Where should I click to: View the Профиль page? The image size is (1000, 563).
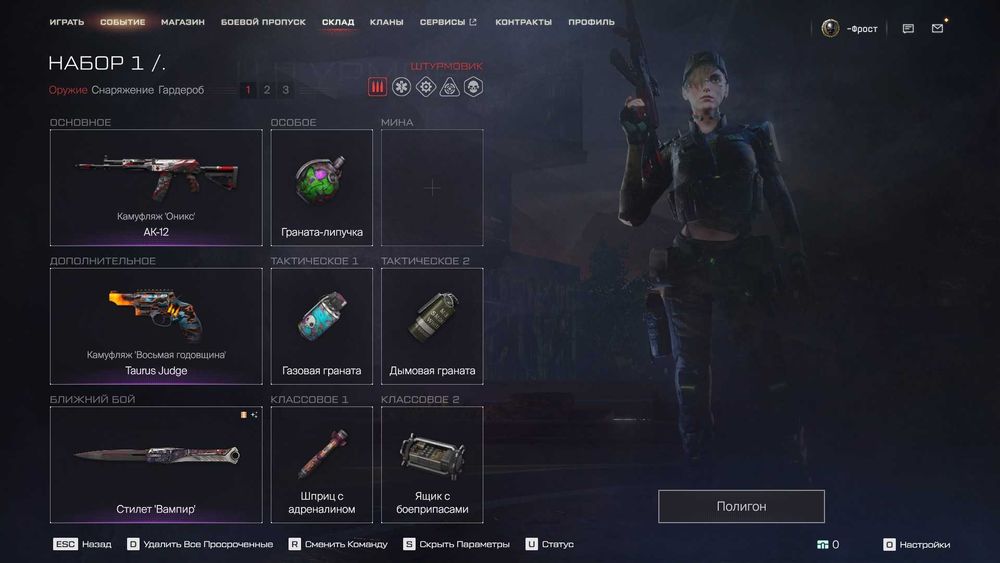pyautogui.click(x=591, y=22)
